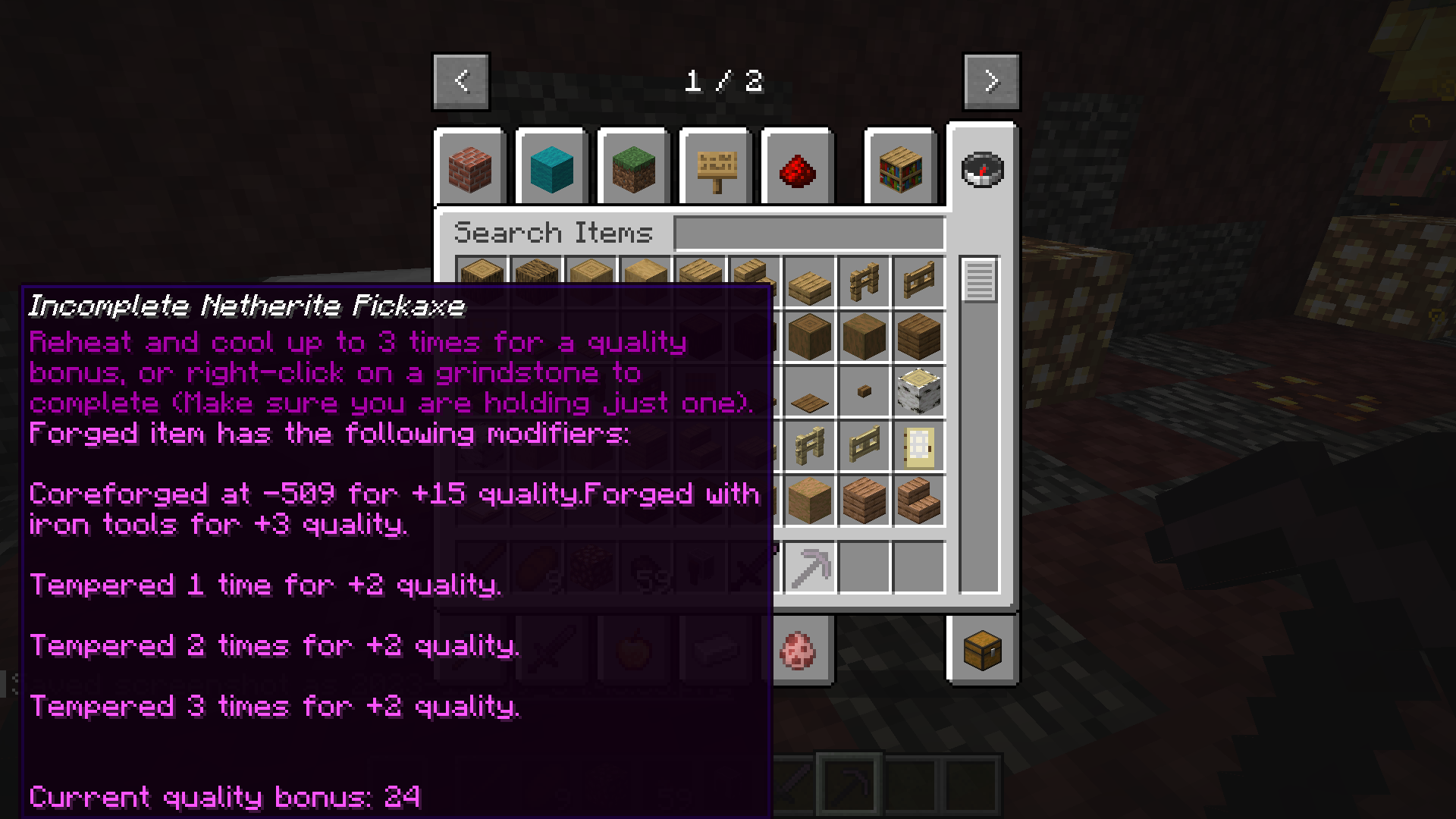1456x819 pixels.
Task: Open the bookshelf creative tab
Action: (x=900, y=168)
